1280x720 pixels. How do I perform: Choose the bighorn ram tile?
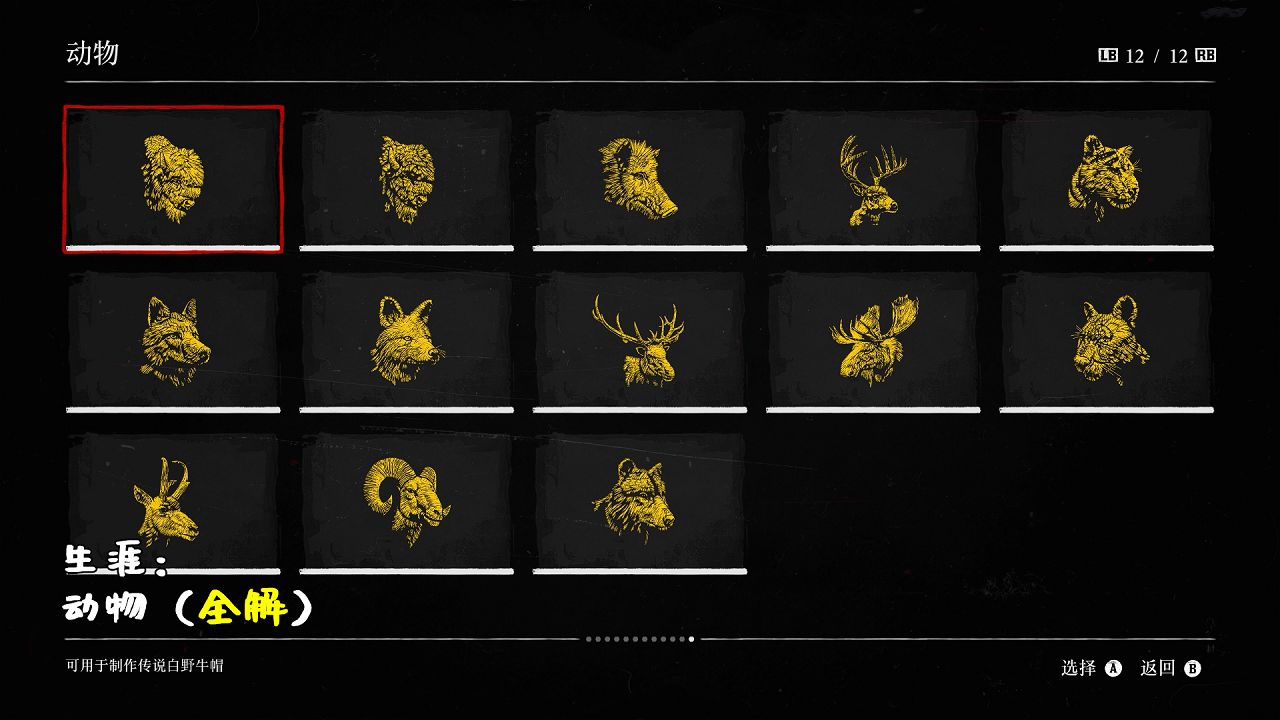[406, 501]
